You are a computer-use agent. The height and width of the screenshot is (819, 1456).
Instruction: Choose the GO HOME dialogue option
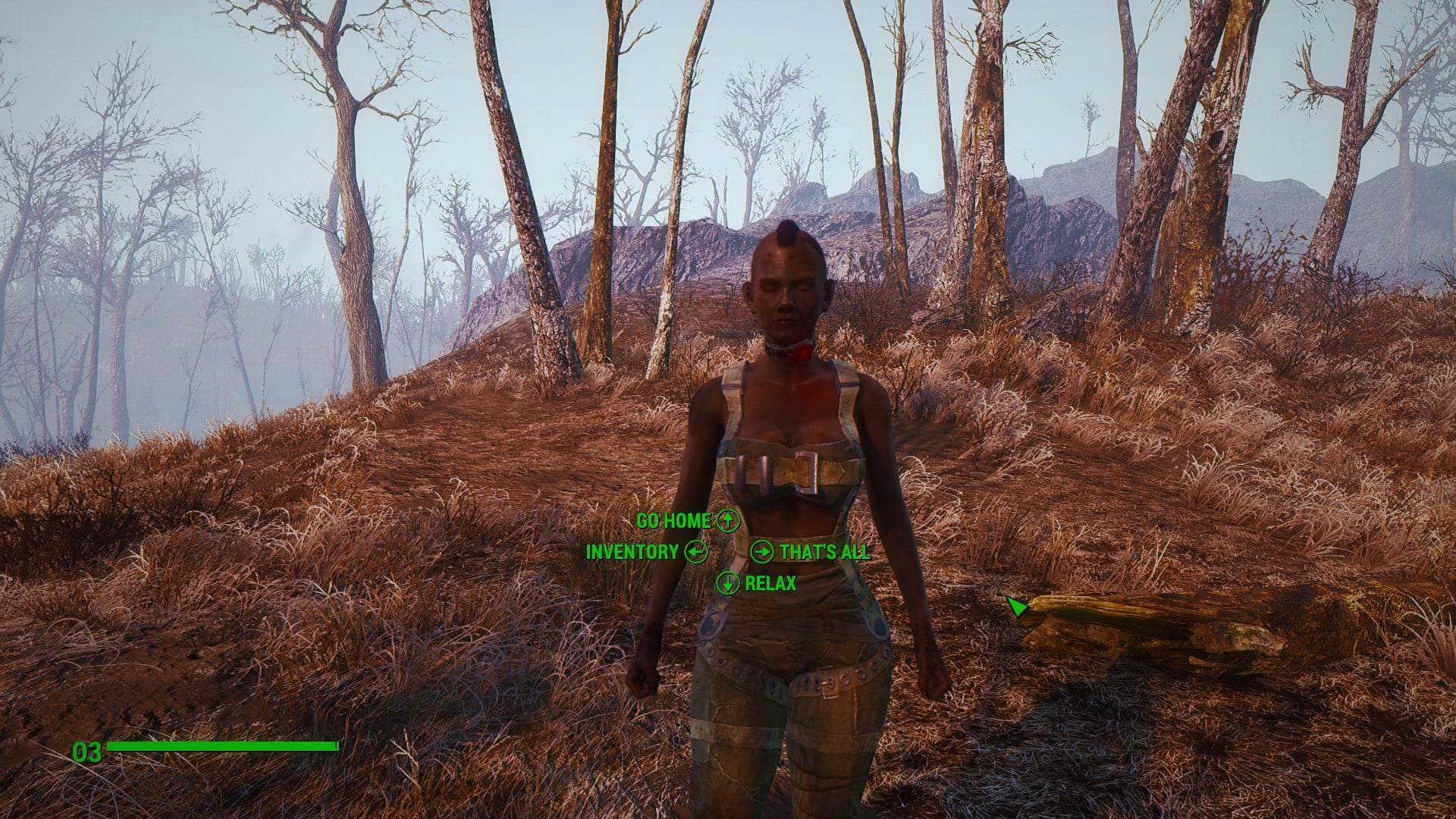pyautogui.click(x=674, y=521)
